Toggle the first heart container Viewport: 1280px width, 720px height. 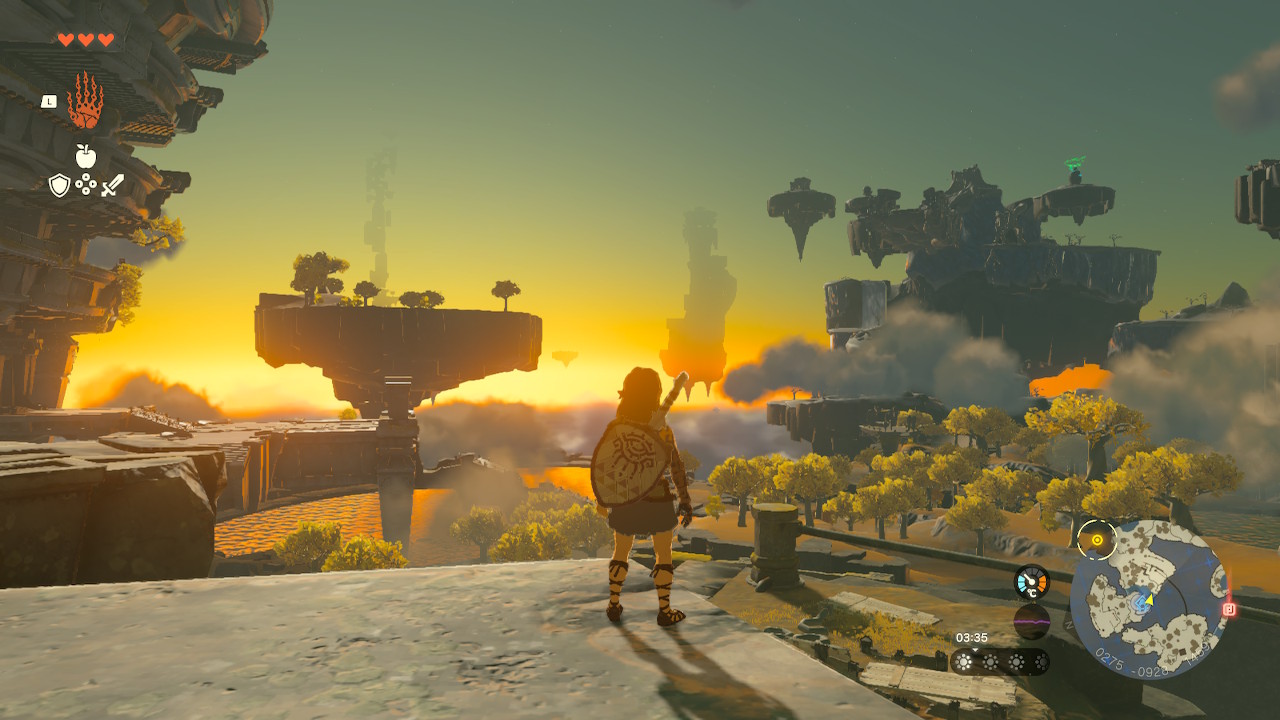click(x=66, y=38)
